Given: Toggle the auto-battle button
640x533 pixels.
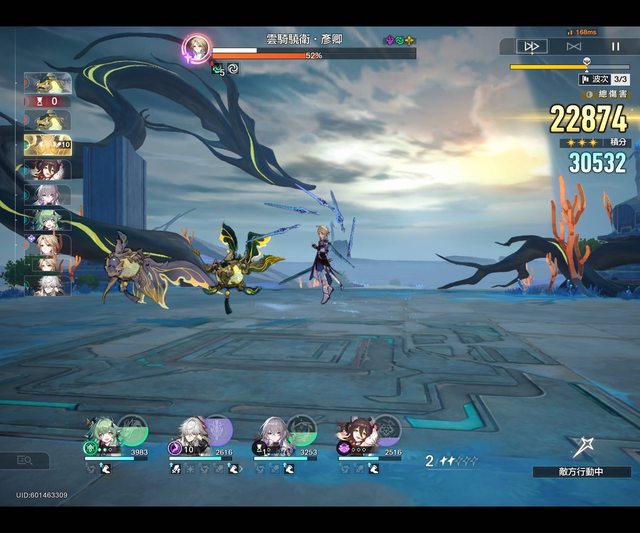Looking at the screenshot, I should pyautogui.click(x=573, y=46).
